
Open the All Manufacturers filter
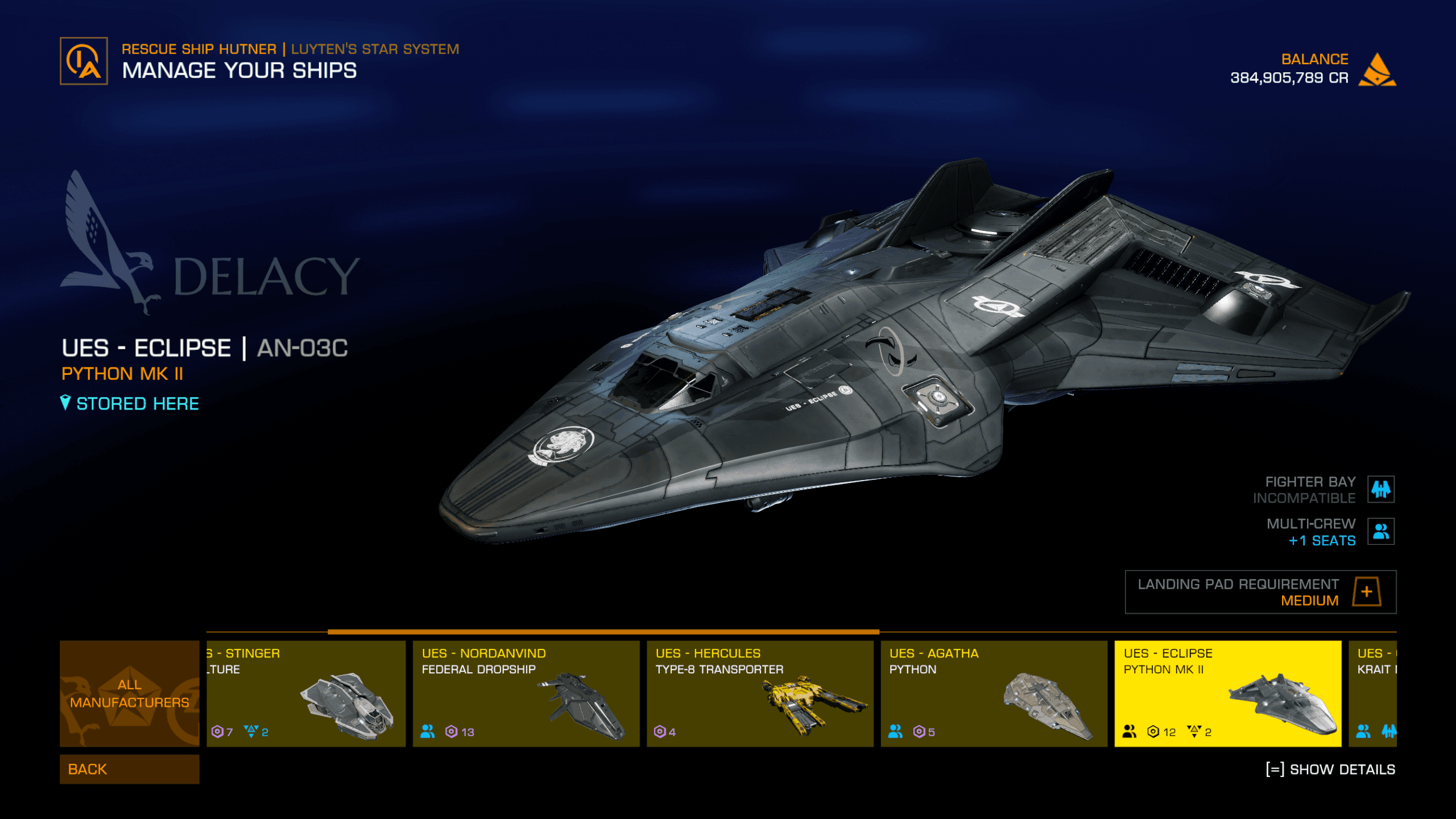point(129,693)
